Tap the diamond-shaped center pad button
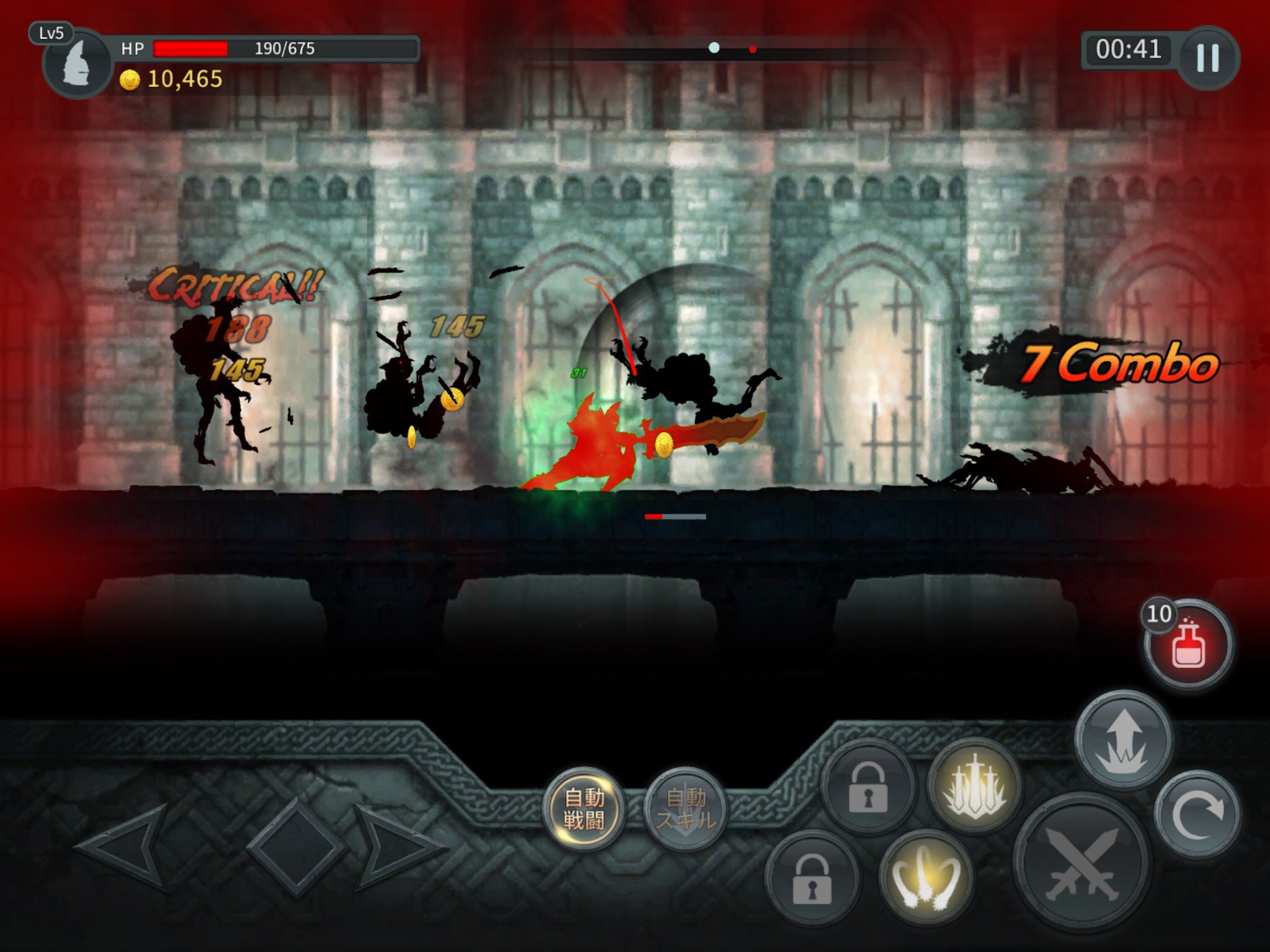 pyautogui.click(x=296, y=847)
